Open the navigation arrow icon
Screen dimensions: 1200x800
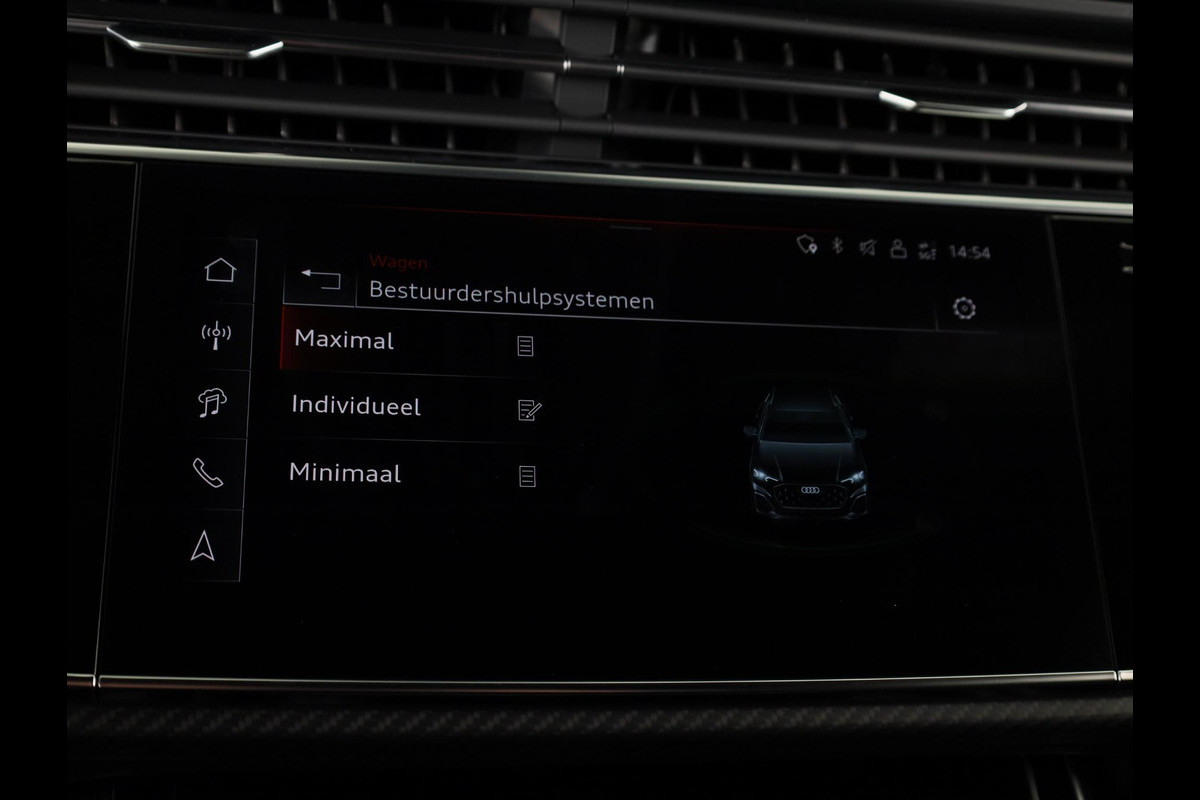tap(203, 545)
